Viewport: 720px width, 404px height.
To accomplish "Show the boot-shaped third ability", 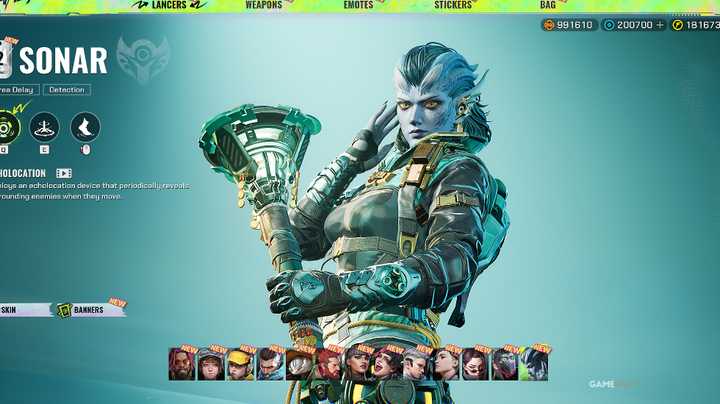I will pyautogui.click(x=85, y=127).
